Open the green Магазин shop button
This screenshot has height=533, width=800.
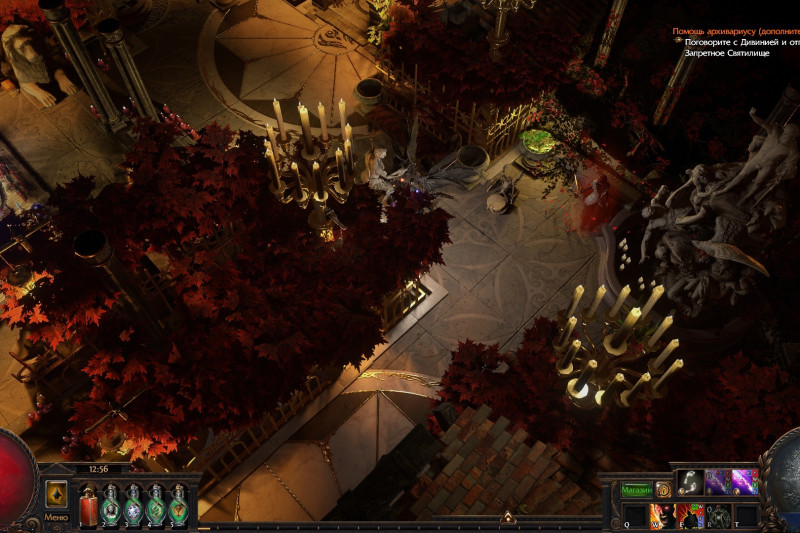(636, 490)
